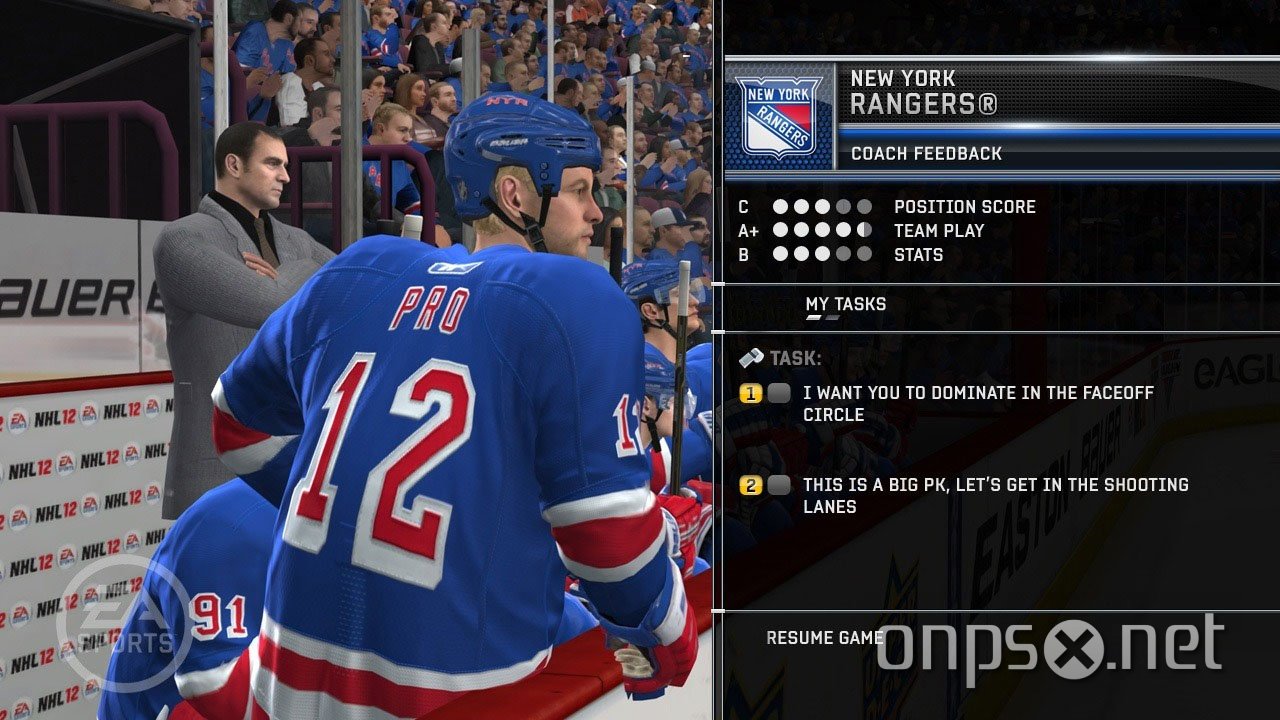Image resolution: width=1280 pixels, height=720 pixels.
Task: Switch to the COACH FEEDBACK tab
Action: click(925, 154)
